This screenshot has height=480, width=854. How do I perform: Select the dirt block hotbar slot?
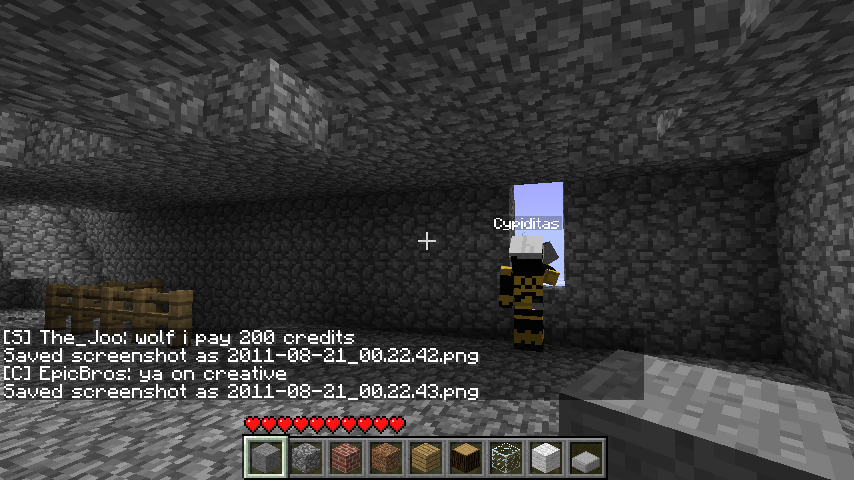pyautogui.click(x=385, y=458)
